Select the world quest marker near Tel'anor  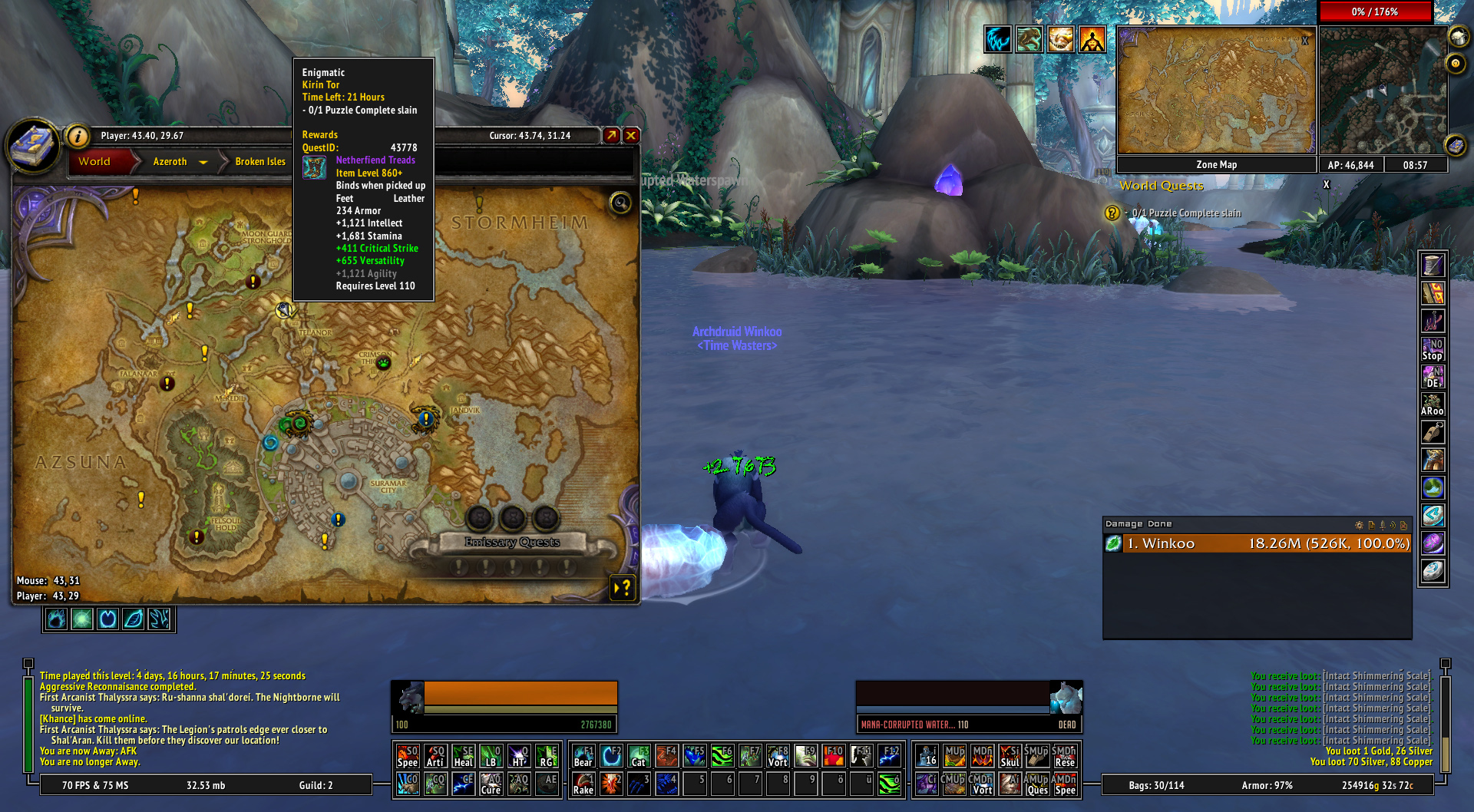[x=285, y=310]
